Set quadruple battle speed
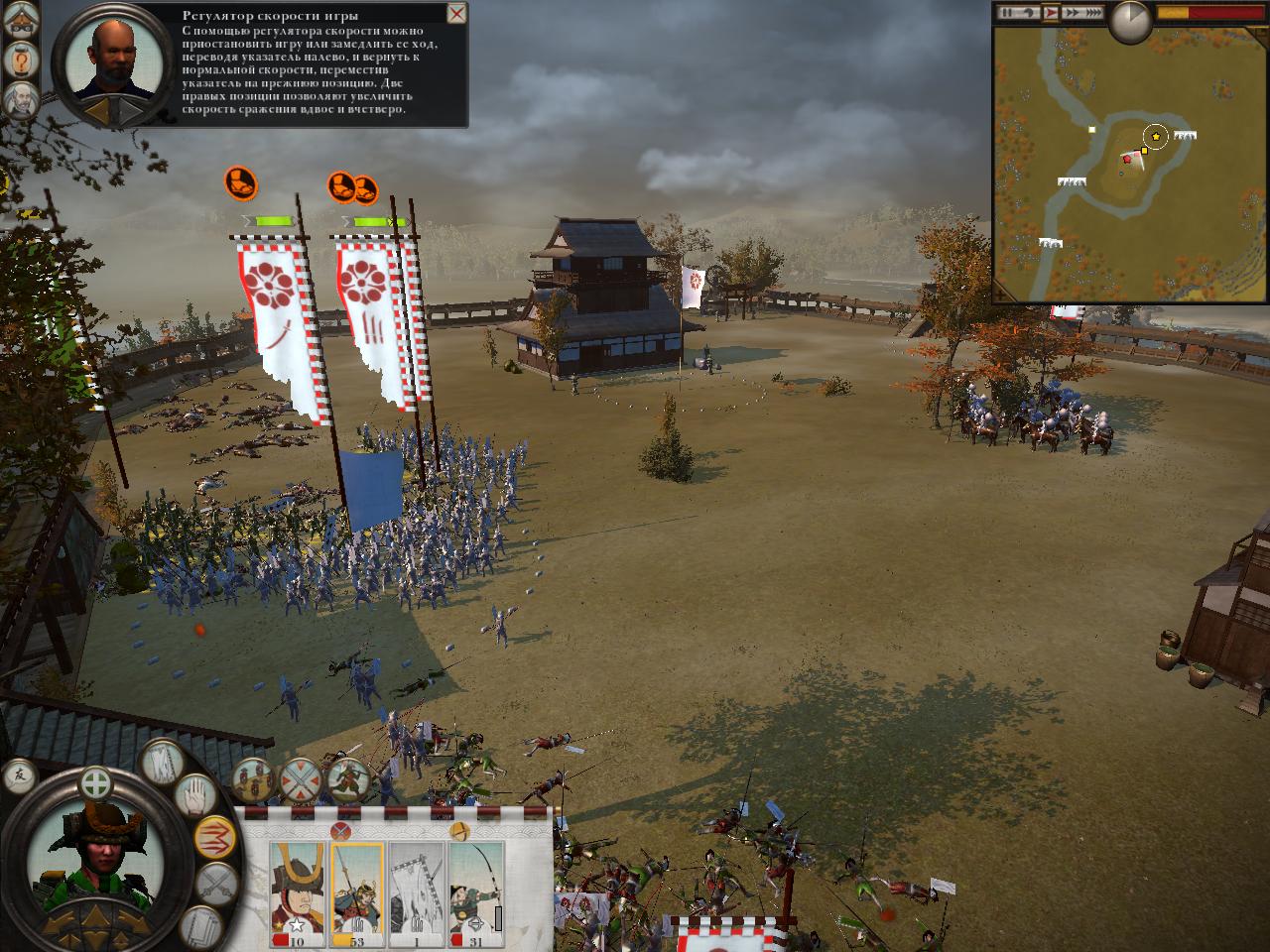 (x=1093, y=13)
